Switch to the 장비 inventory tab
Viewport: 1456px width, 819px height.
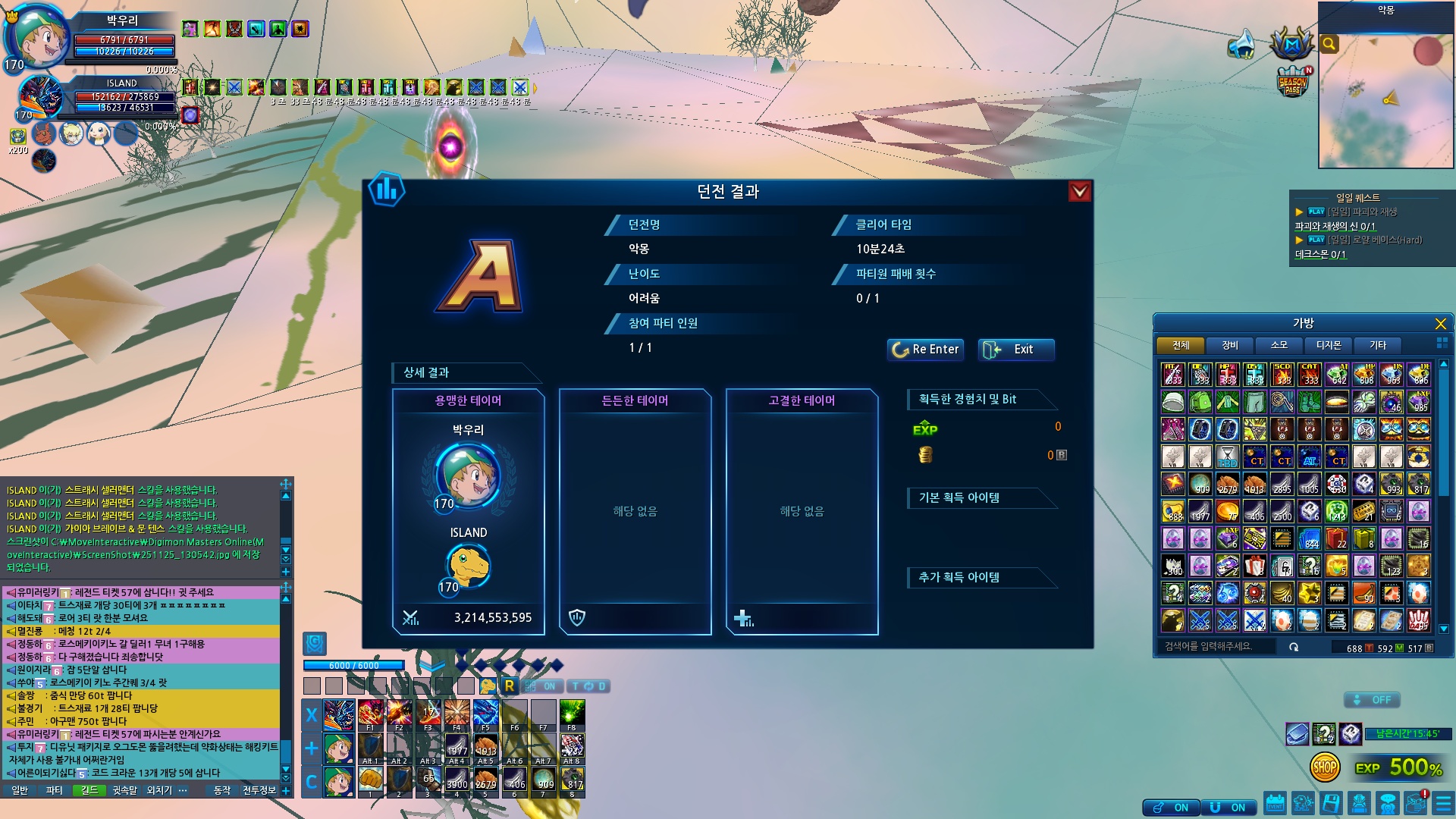click(x=1229, y=346)
